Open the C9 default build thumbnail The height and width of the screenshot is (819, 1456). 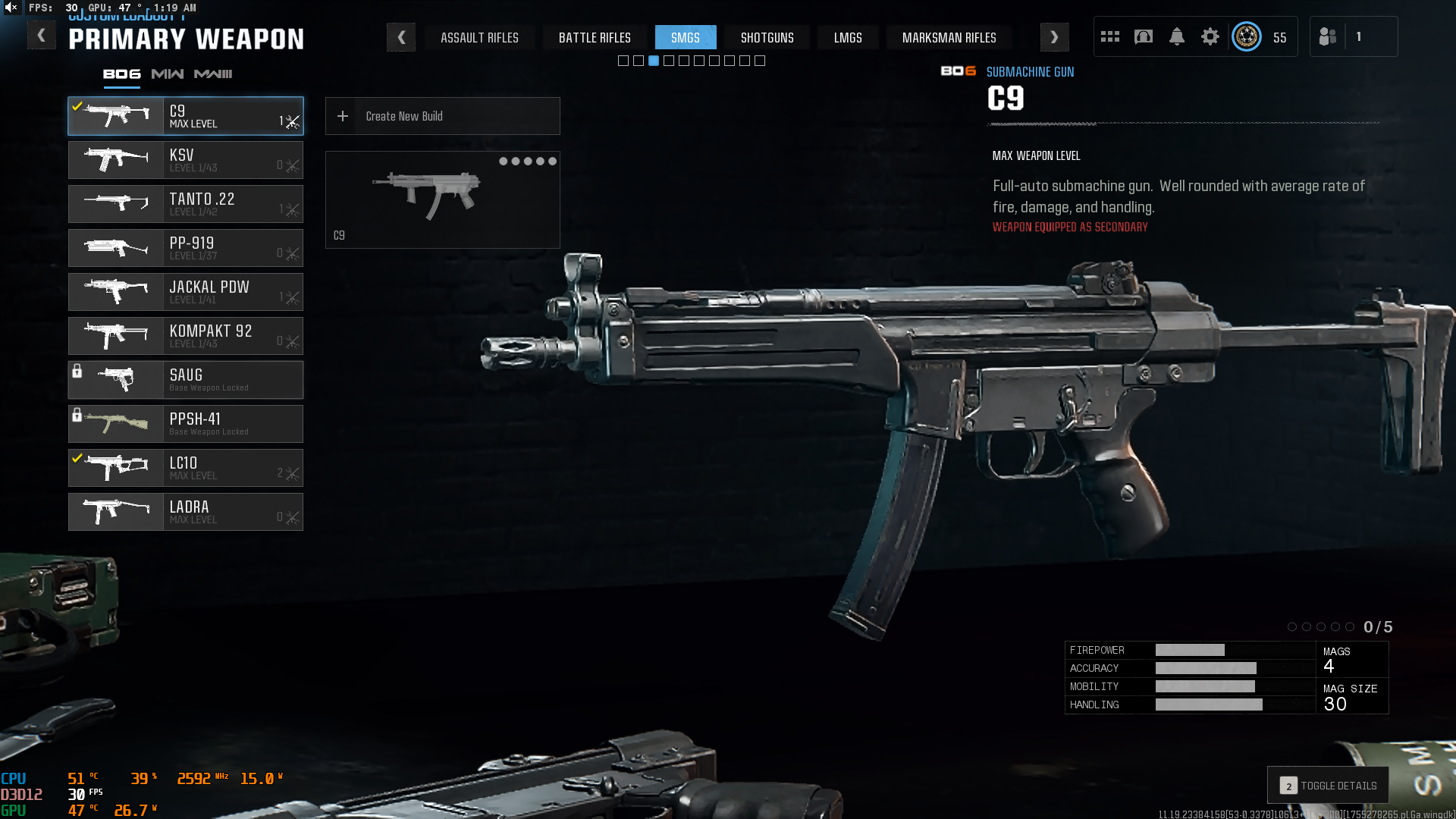click(x=442, y=199)
